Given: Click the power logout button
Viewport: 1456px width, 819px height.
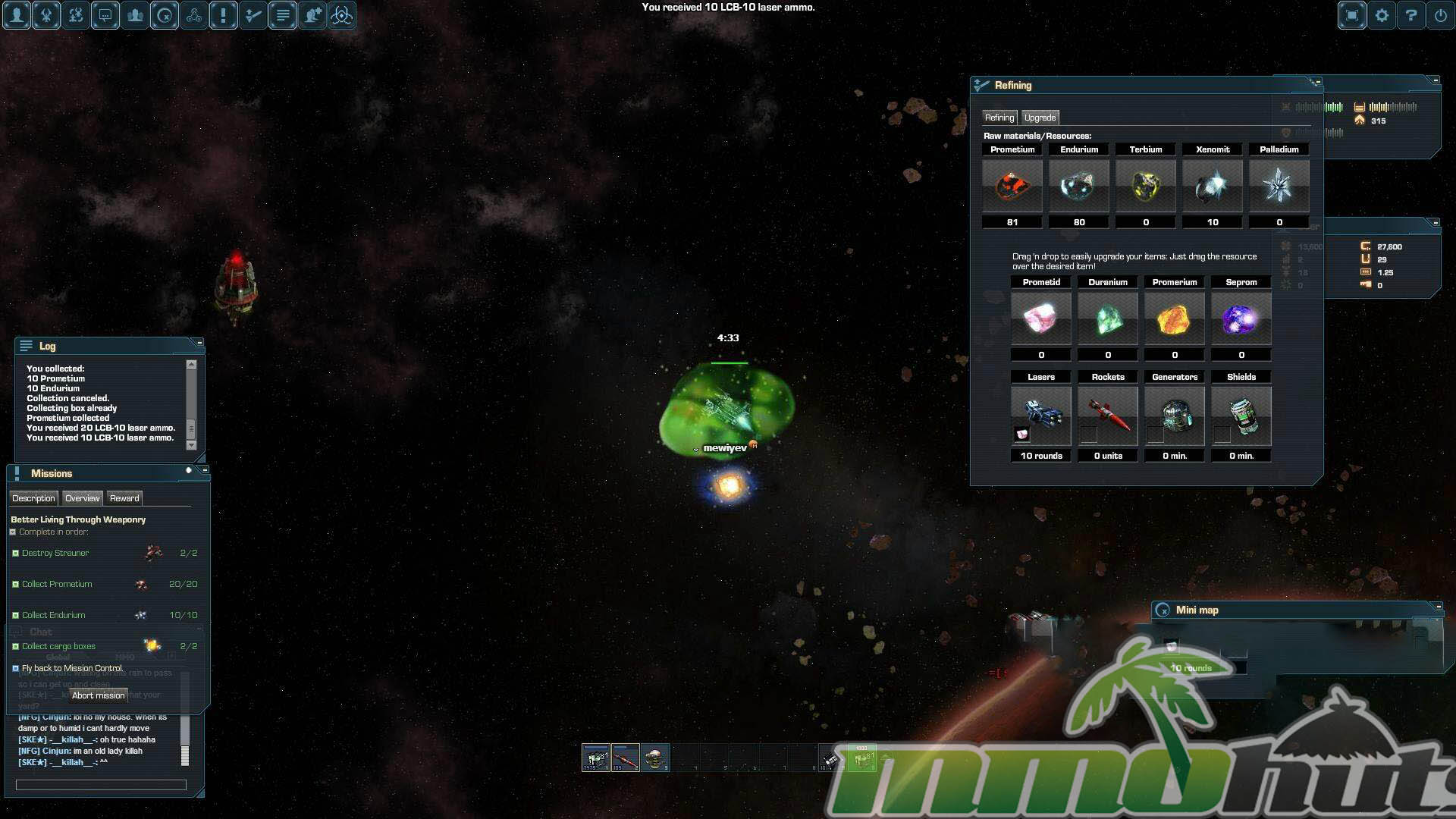Looking at the screenshot, I should pyautogui.click(x=1441, y=15).
